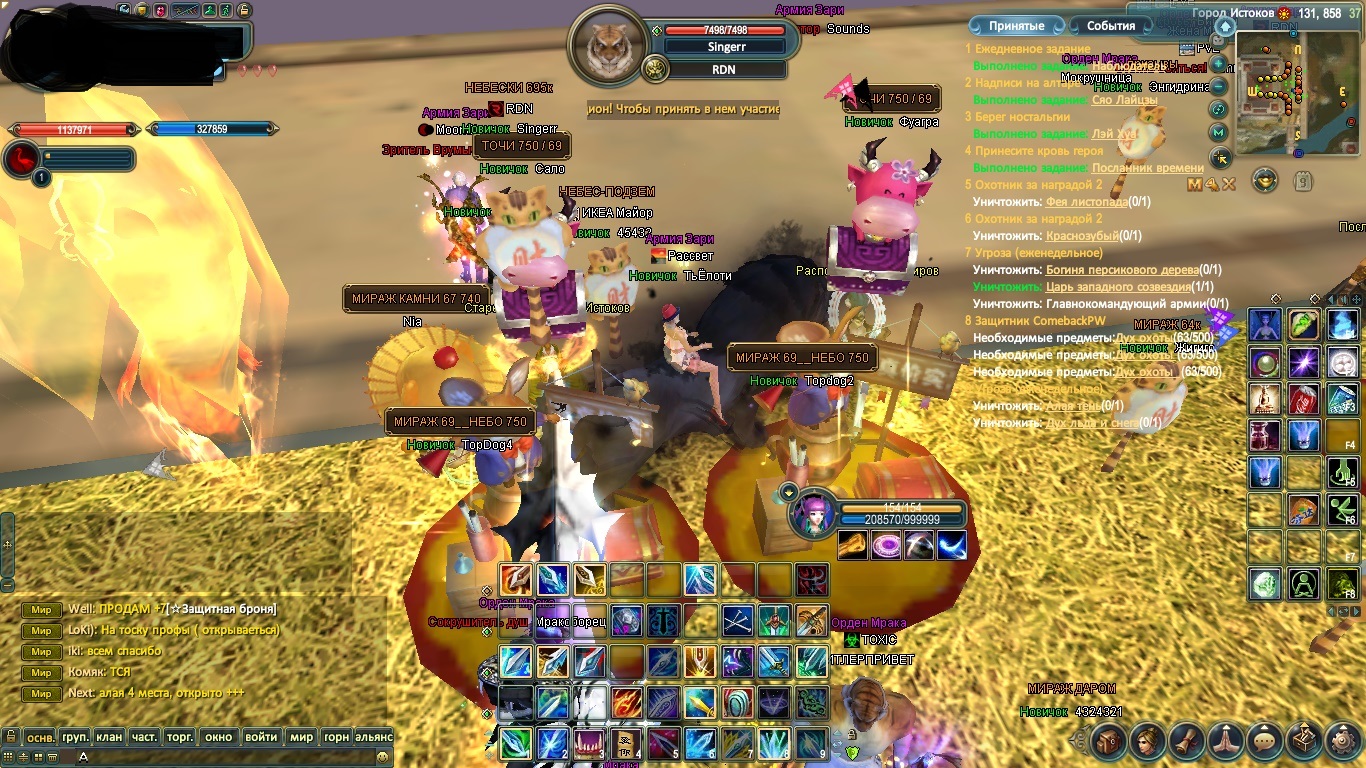Switch chat to the торг. channel
This screenshot has width=1366, height=768.
coord(179,737)
